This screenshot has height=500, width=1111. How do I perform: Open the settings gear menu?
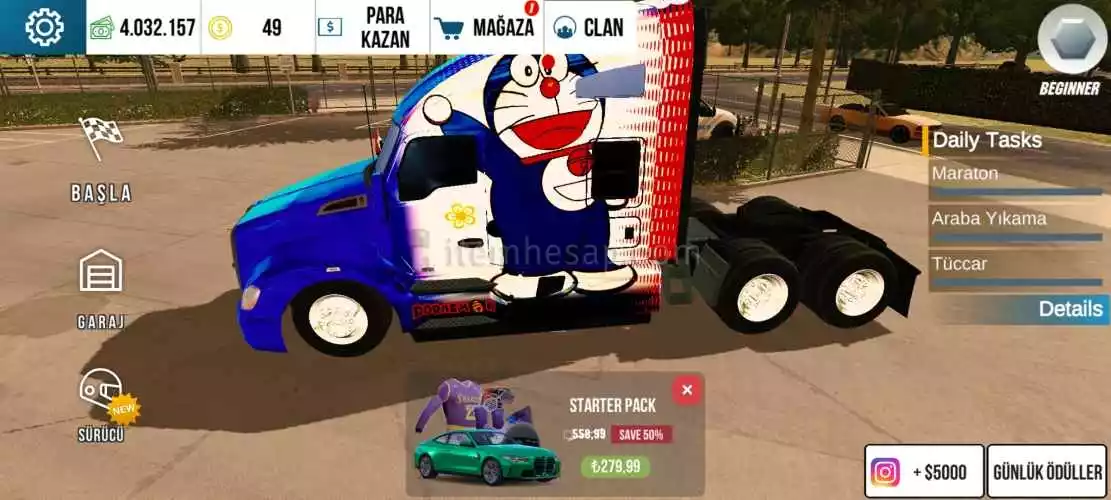point(43,27)
